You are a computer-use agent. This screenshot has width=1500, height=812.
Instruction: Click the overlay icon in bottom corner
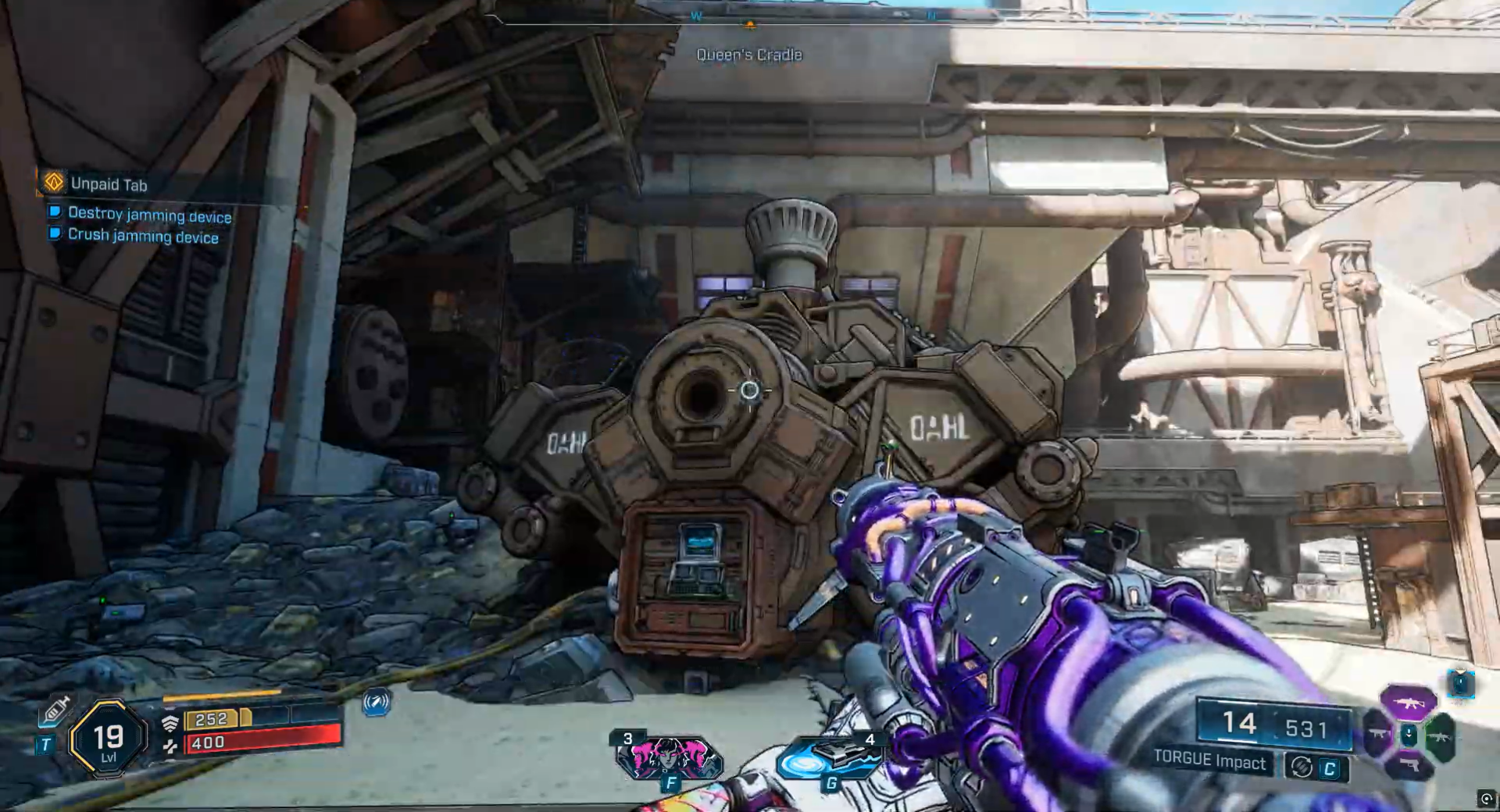[1486, 798]
